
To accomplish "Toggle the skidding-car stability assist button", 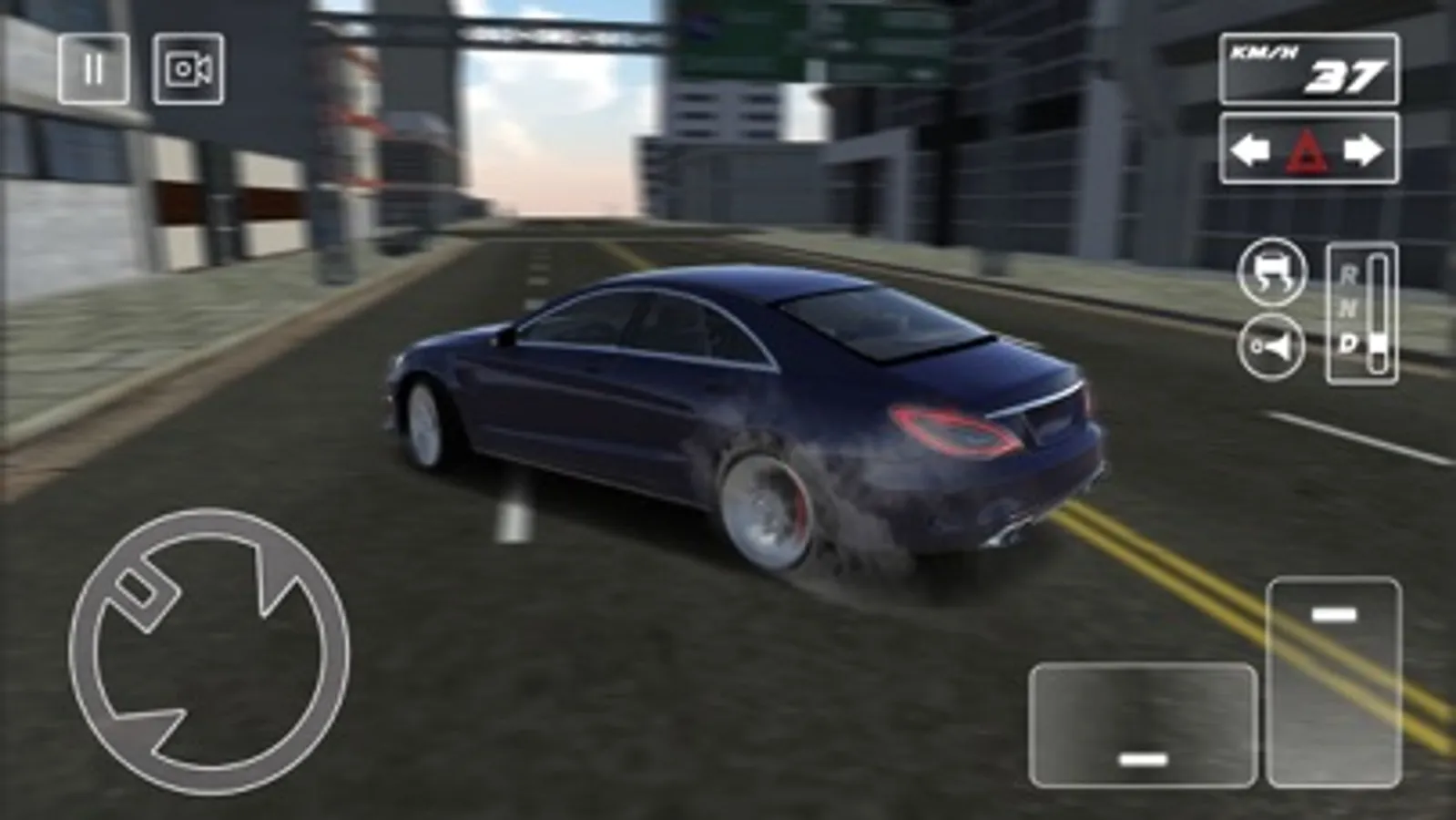I will click(1273, 275).
